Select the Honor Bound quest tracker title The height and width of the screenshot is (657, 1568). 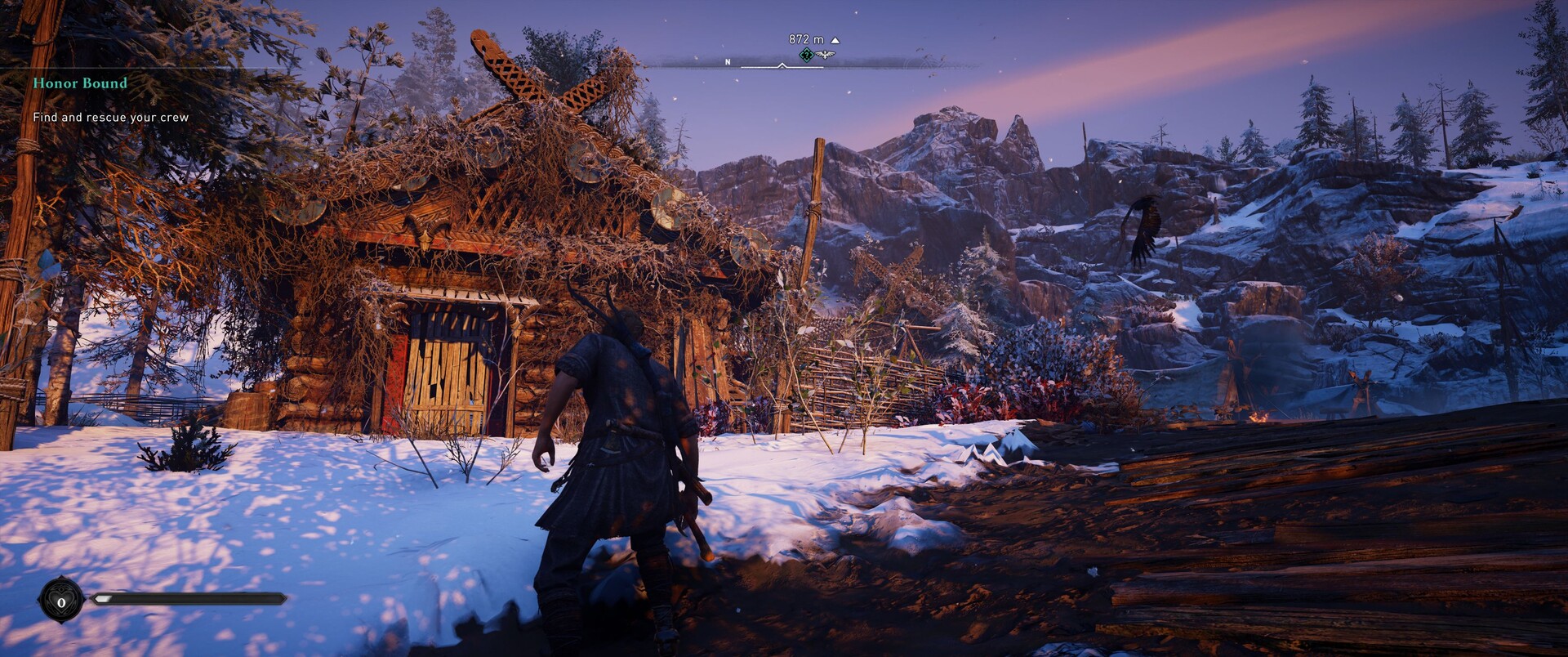[x=80, y=83]
